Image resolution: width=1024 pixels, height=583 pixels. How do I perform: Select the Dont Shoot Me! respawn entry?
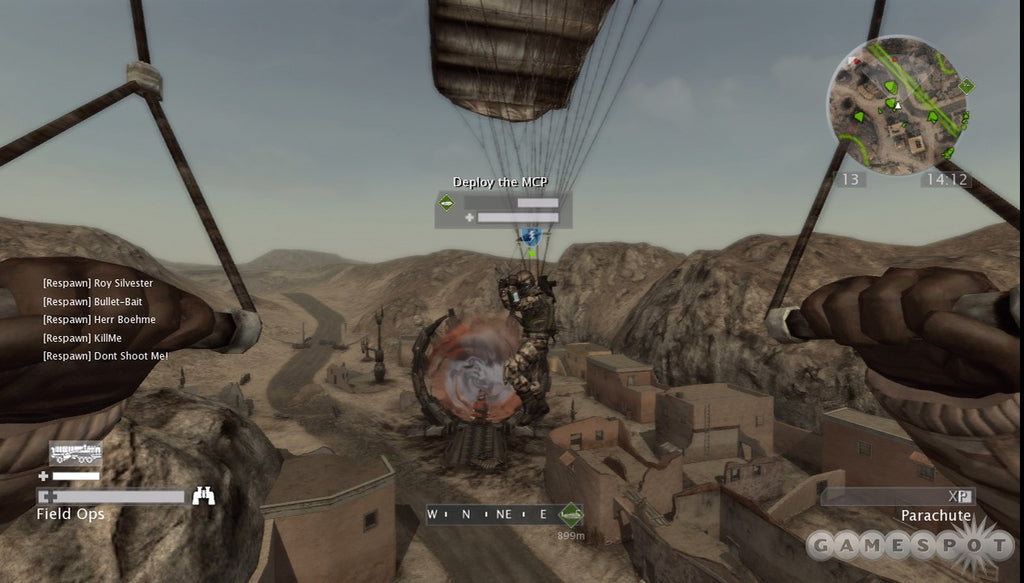105,356
